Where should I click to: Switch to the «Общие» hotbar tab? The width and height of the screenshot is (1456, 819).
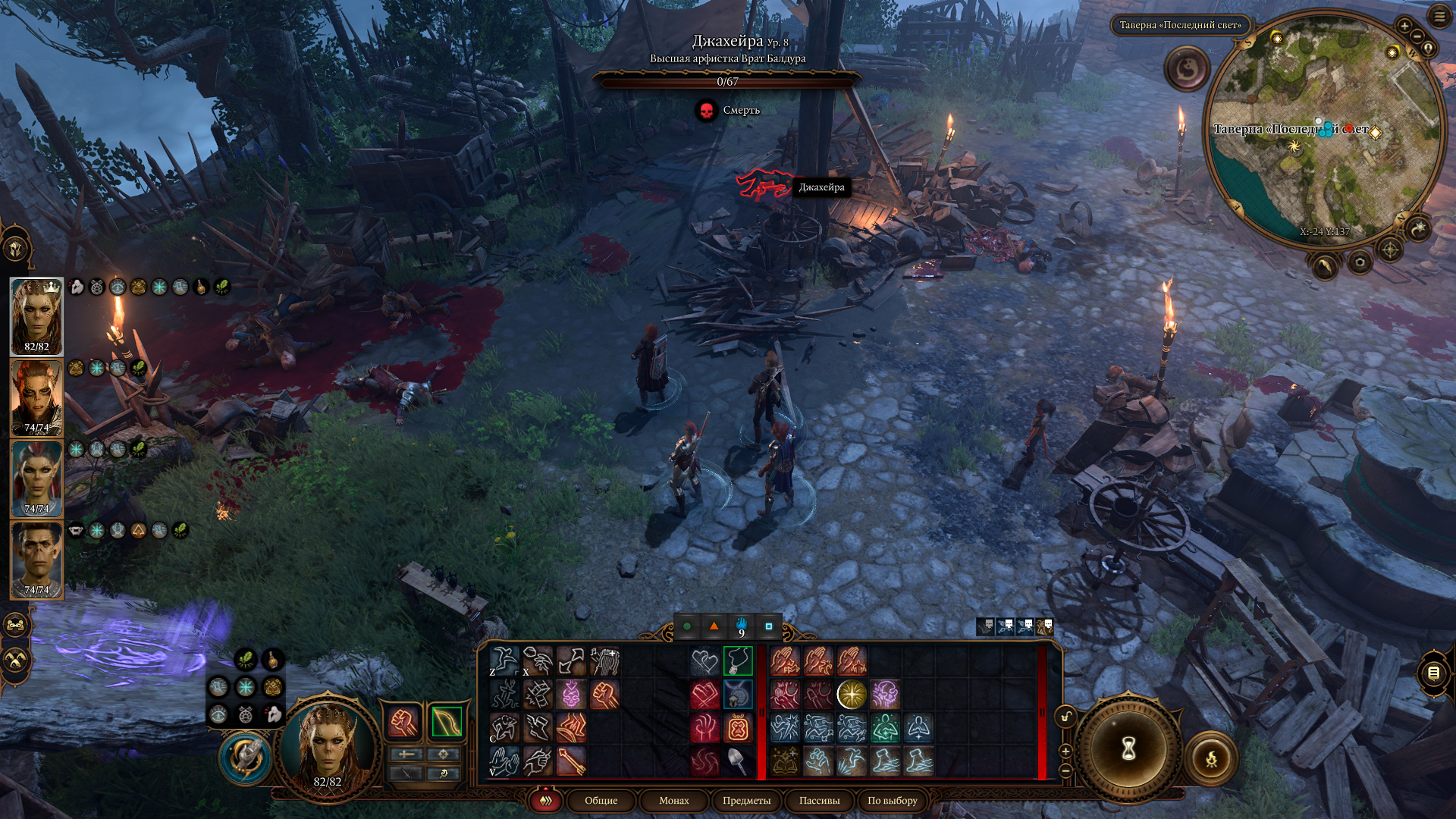[x=601, y=800]
